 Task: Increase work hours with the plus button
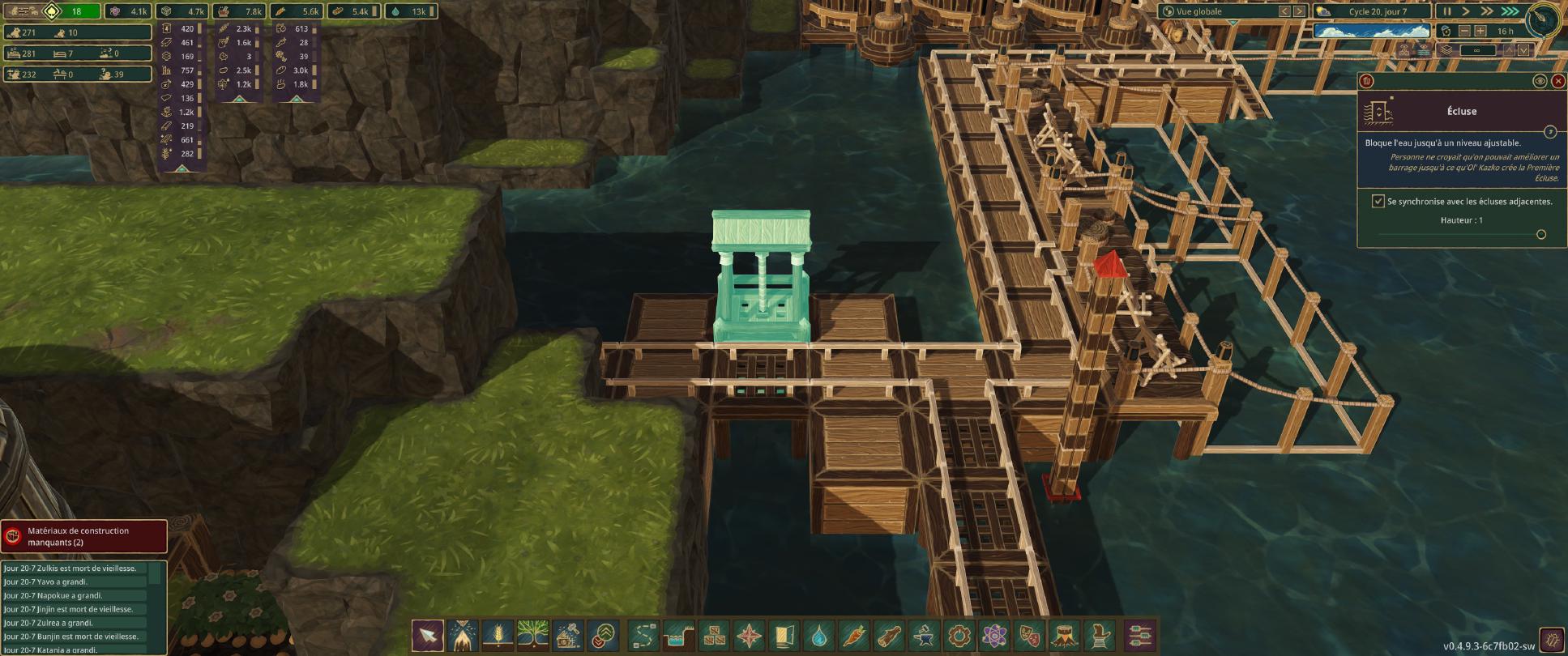click(1480, 31)
